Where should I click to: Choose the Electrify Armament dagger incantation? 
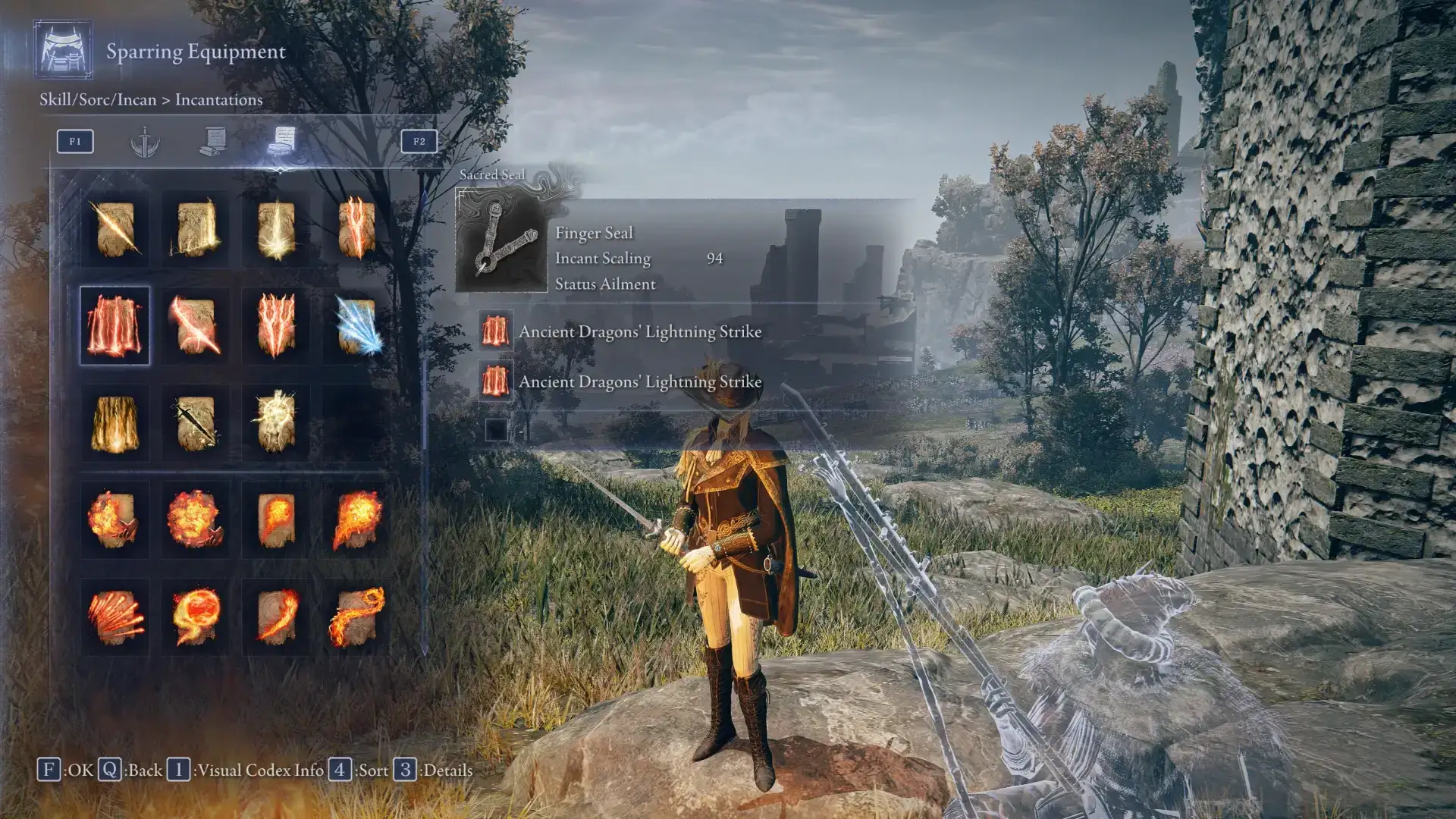click(x=195, y=423)
